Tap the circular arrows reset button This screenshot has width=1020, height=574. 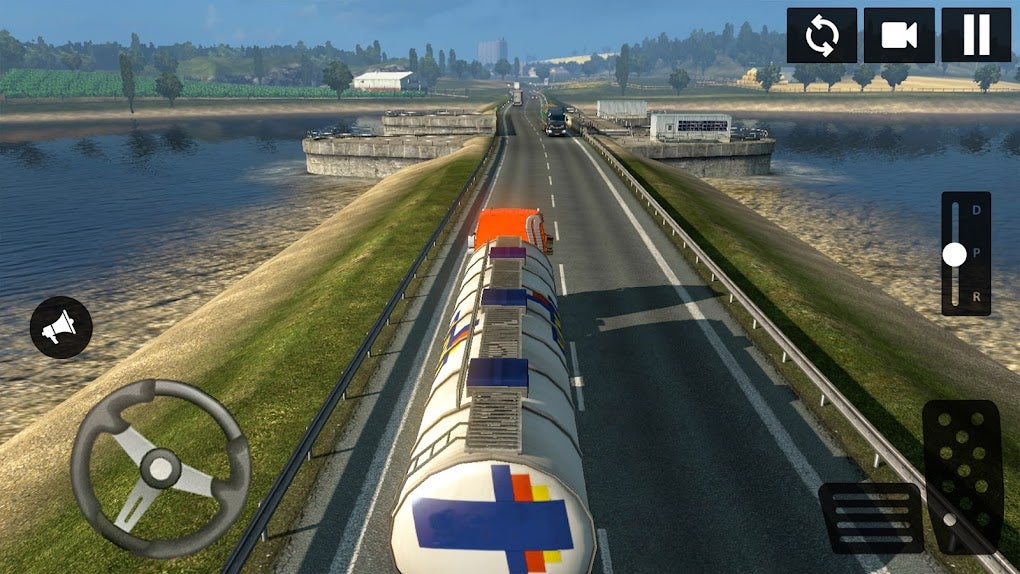[x=821, y=36]
